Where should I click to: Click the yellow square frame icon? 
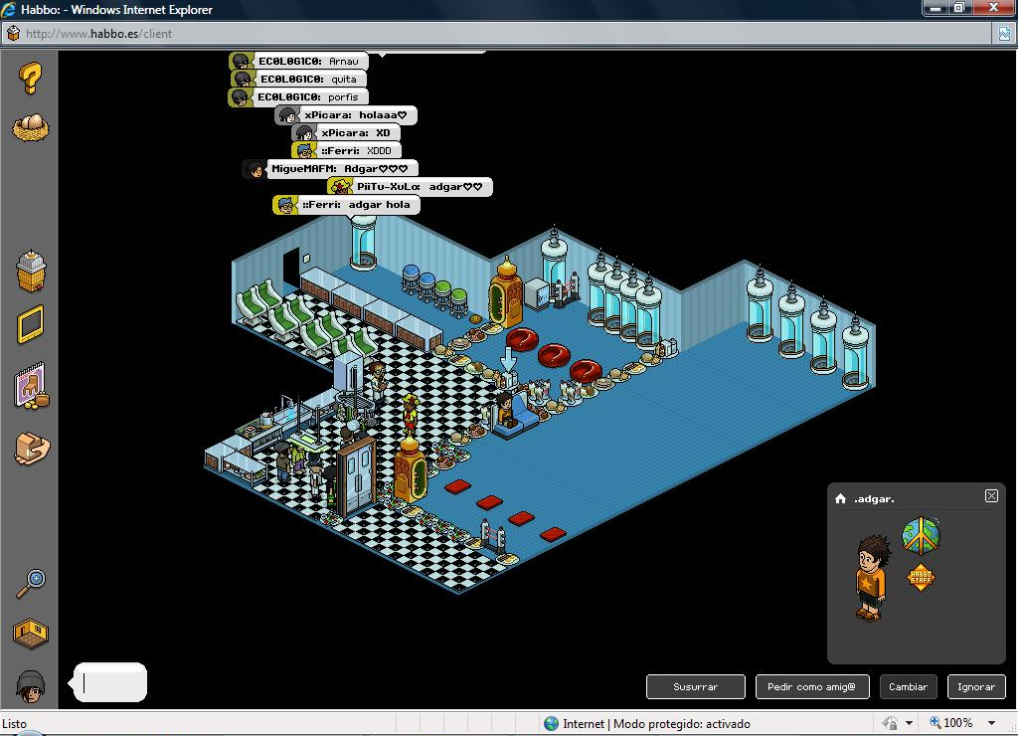click(31, 325)
